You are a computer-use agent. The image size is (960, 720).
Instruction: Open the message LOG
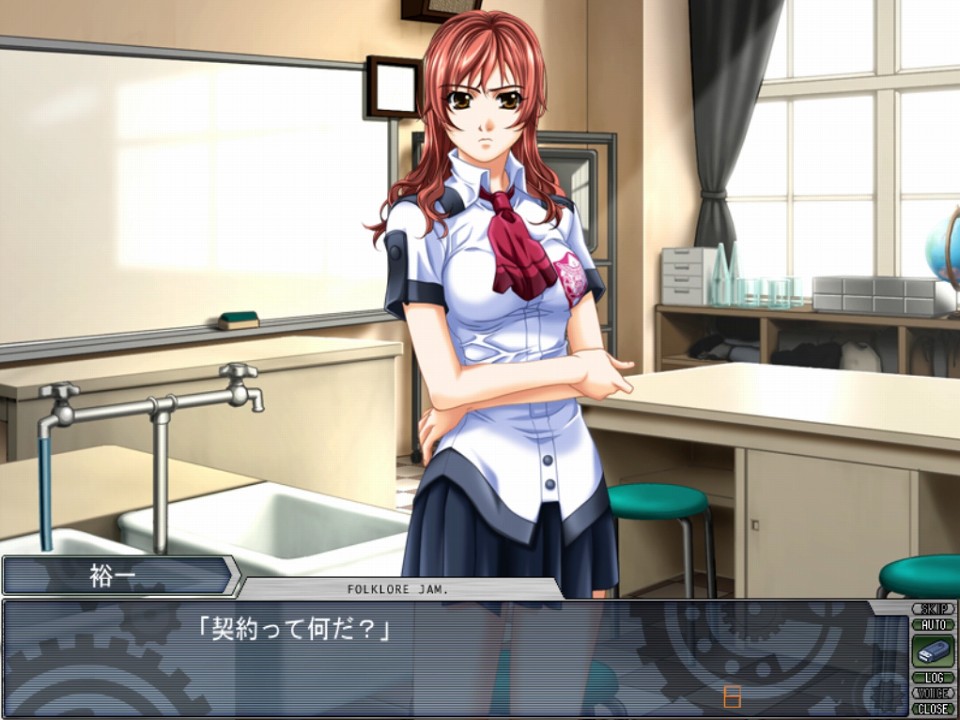[x=933, y=678]
